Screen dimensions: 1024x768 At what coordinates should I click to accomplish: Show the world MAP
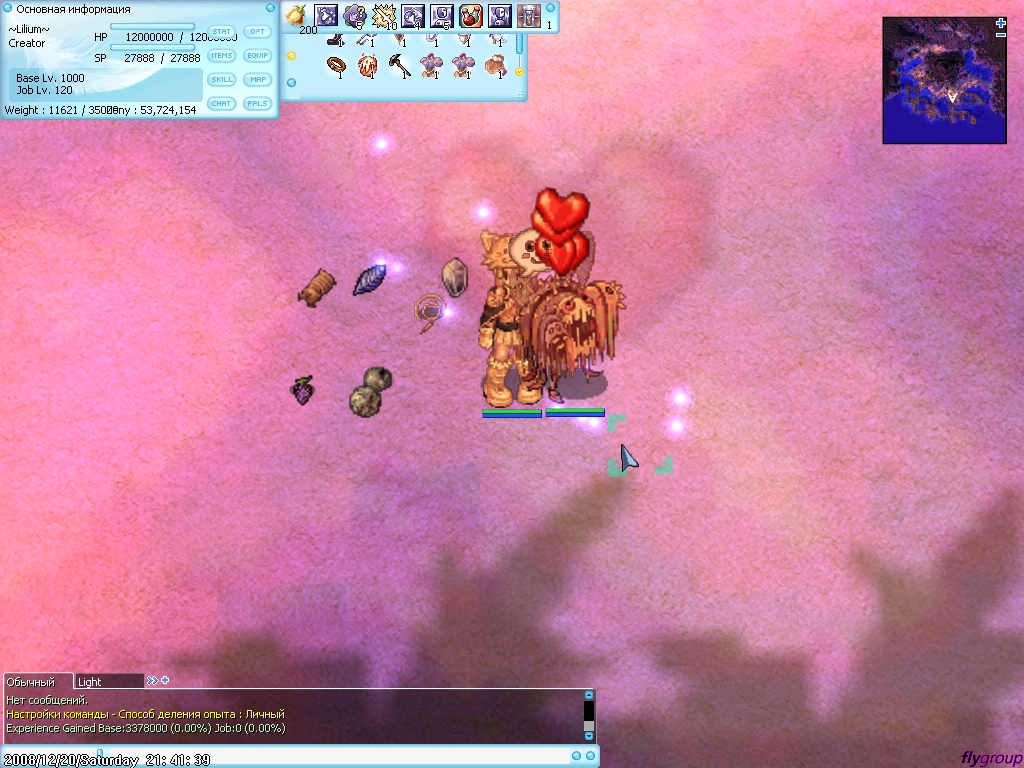click(x=258, y=80)
